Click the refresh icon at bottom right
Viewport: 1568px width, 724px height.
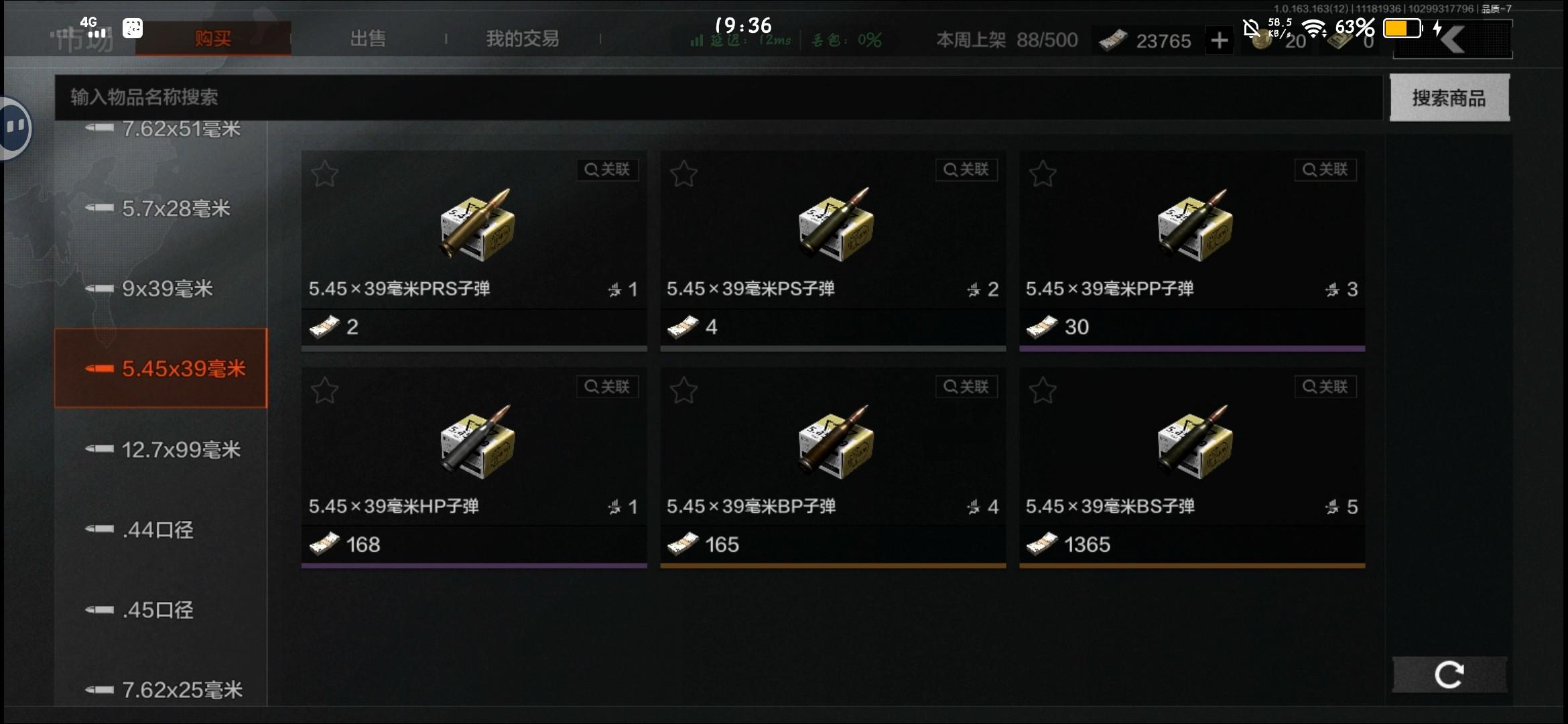pyautogui.click(x=1449, y=674)
